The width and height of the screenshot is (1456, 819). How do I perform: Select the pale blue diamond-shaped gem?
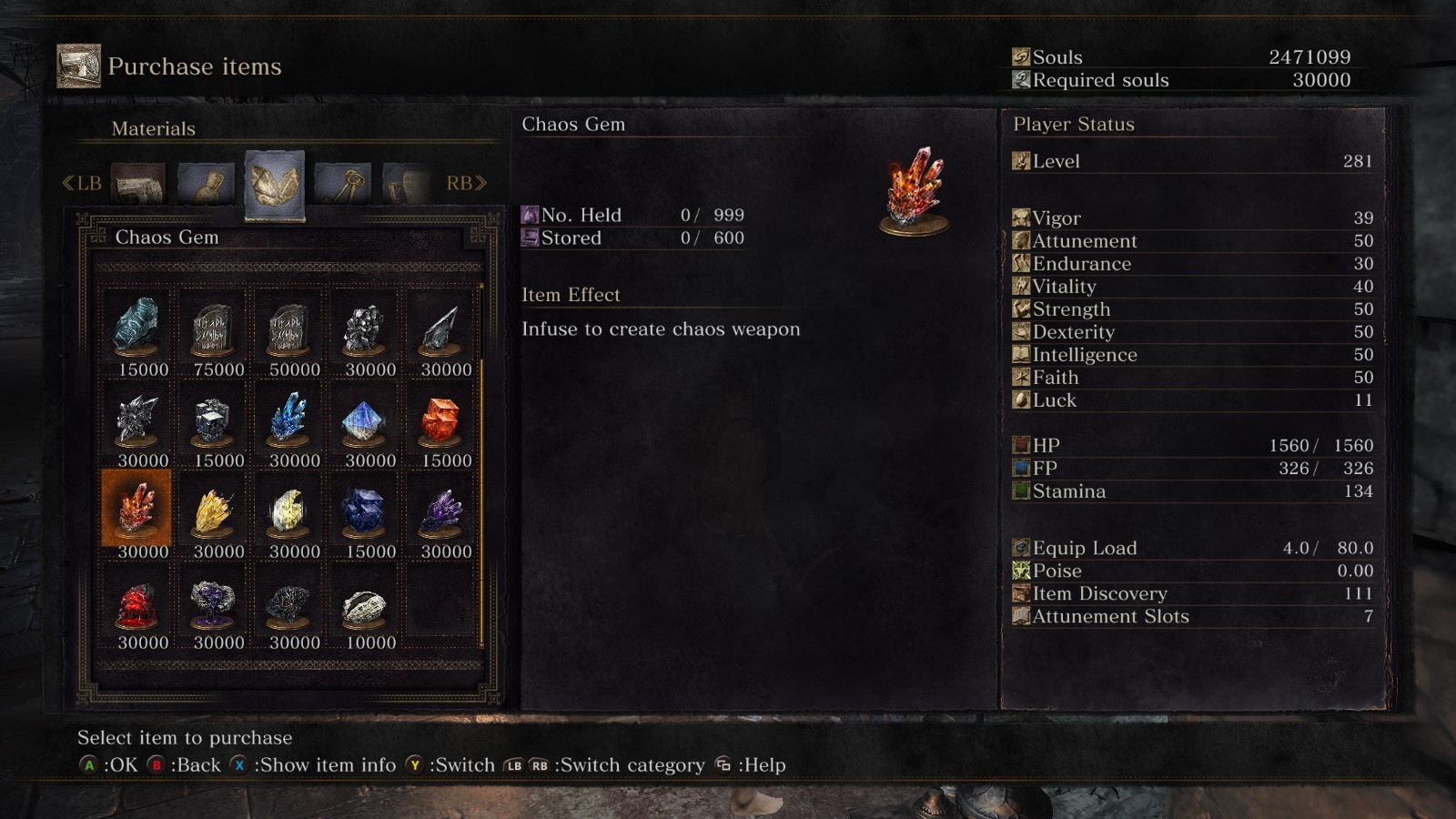coord(364,420)
